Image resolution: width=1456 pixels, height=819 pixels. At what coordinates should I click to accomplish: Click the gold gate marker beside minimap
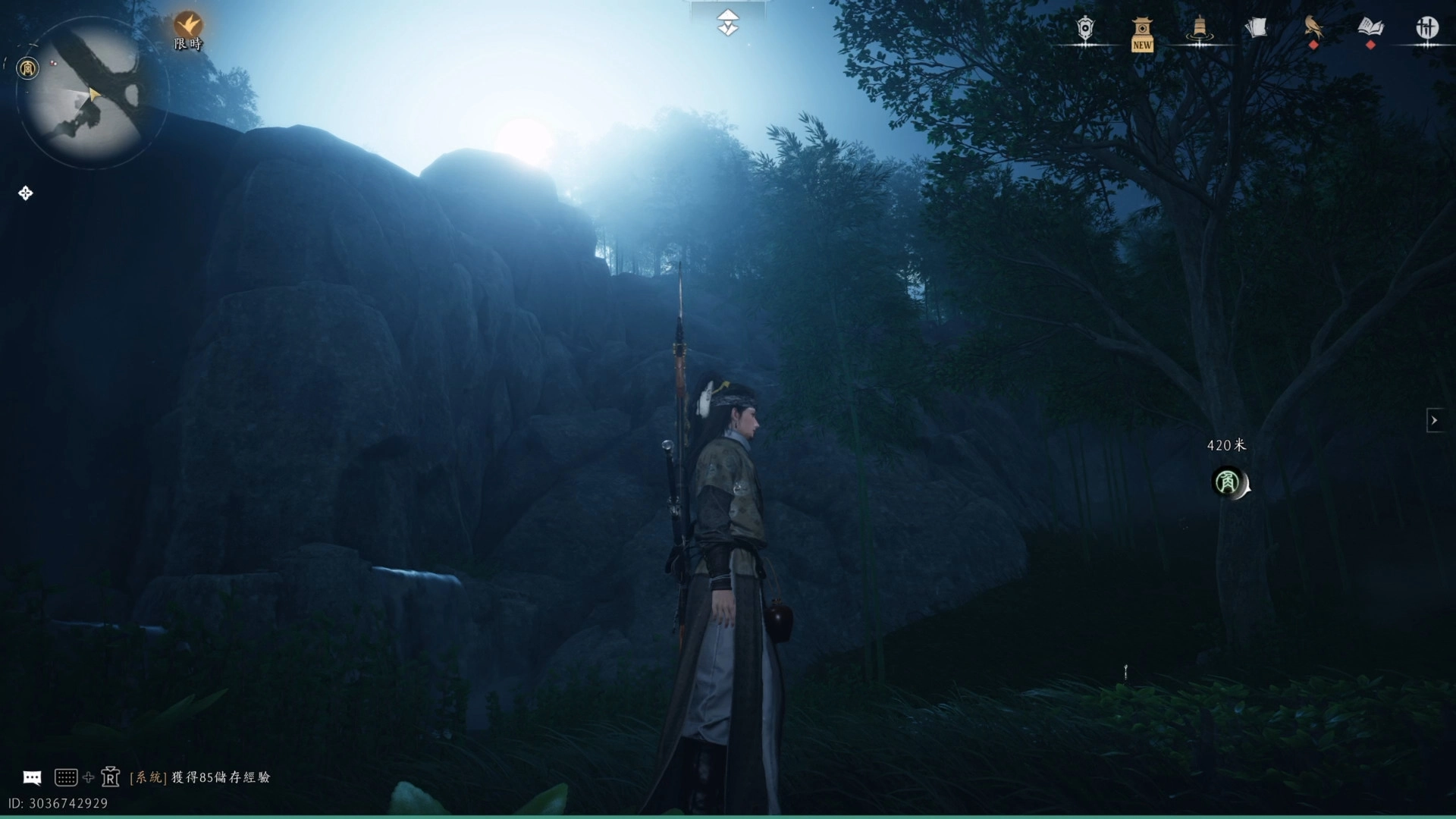point(27,69)
